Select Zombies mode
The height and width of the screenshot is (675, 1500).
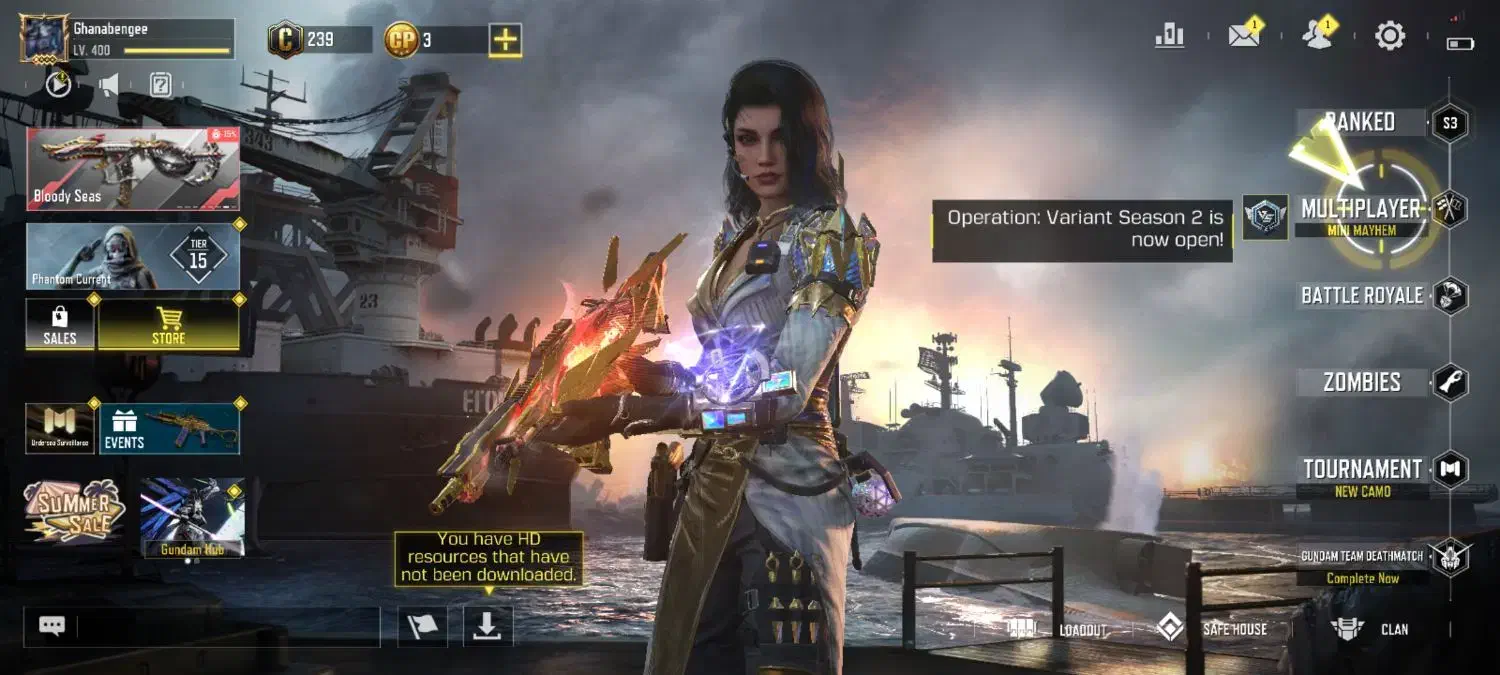pos(1362,382)
